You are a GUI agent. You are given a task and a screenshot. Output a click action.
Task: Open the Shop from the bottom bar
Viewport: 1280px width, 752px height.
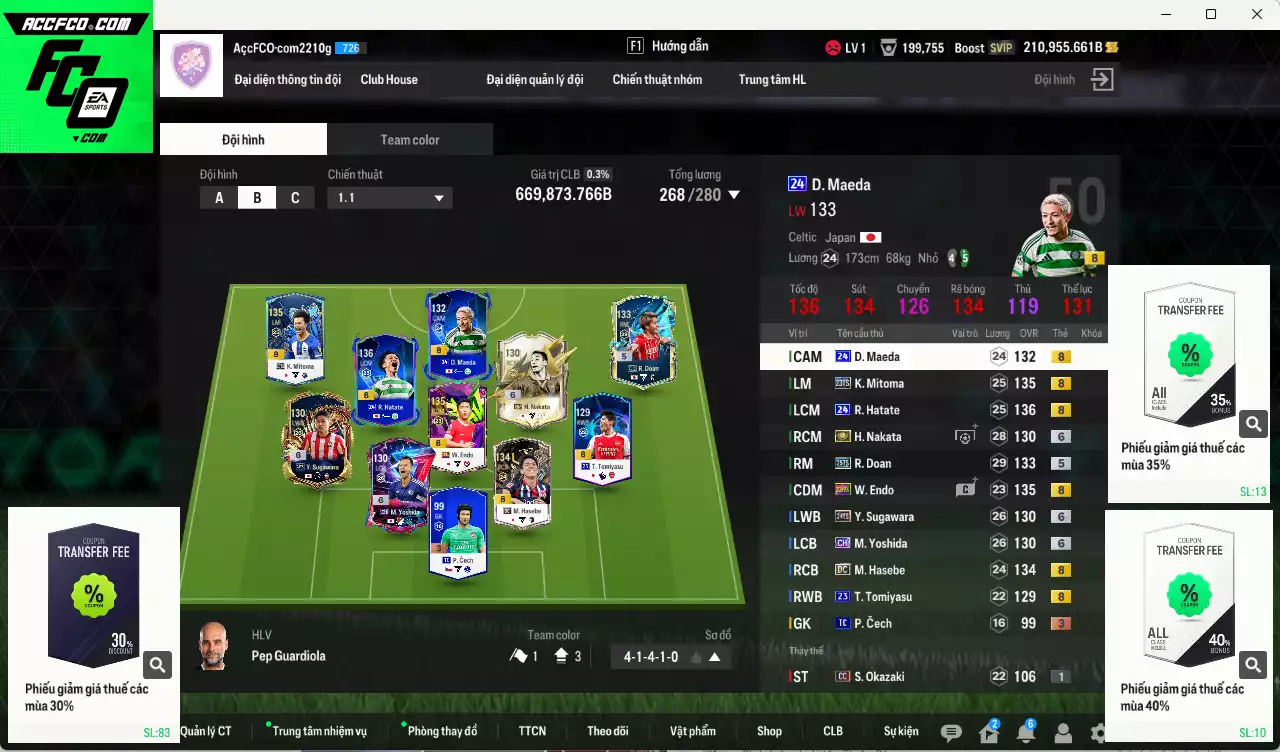769,731
